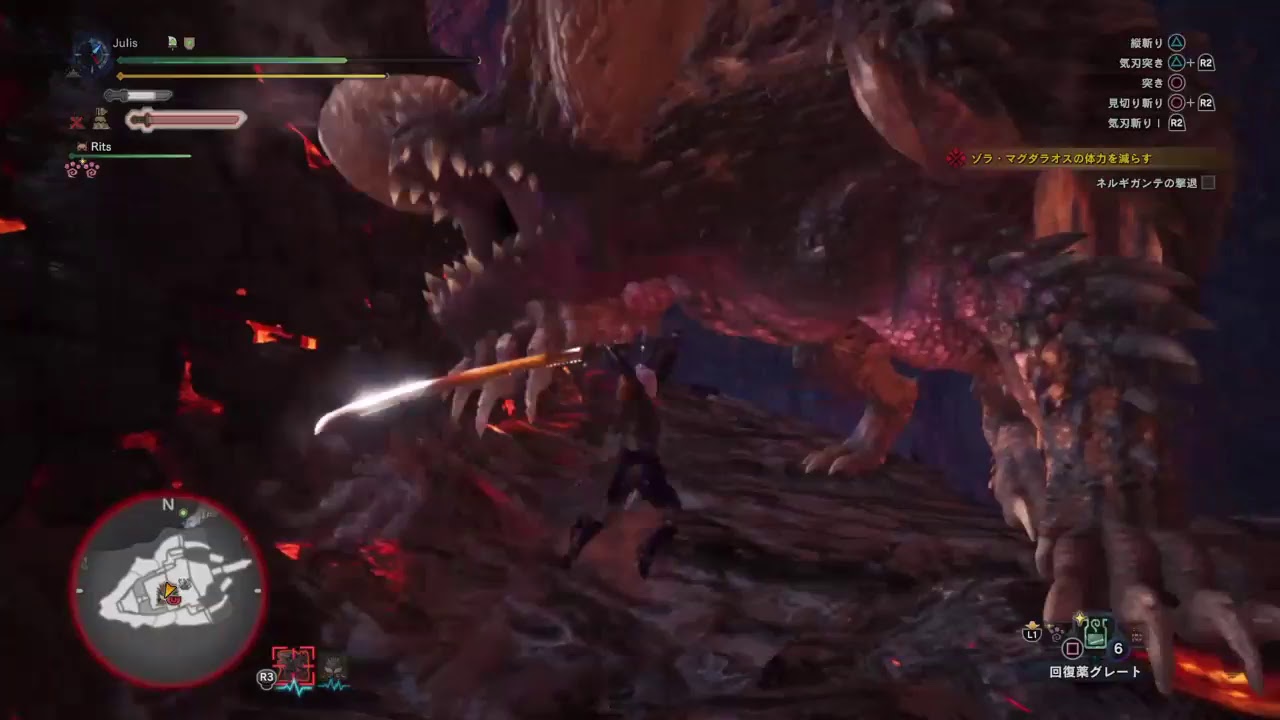The width and height of the screenshot is (1280, 720).
Task: Click the player name Julis
Action: (126, 43)
